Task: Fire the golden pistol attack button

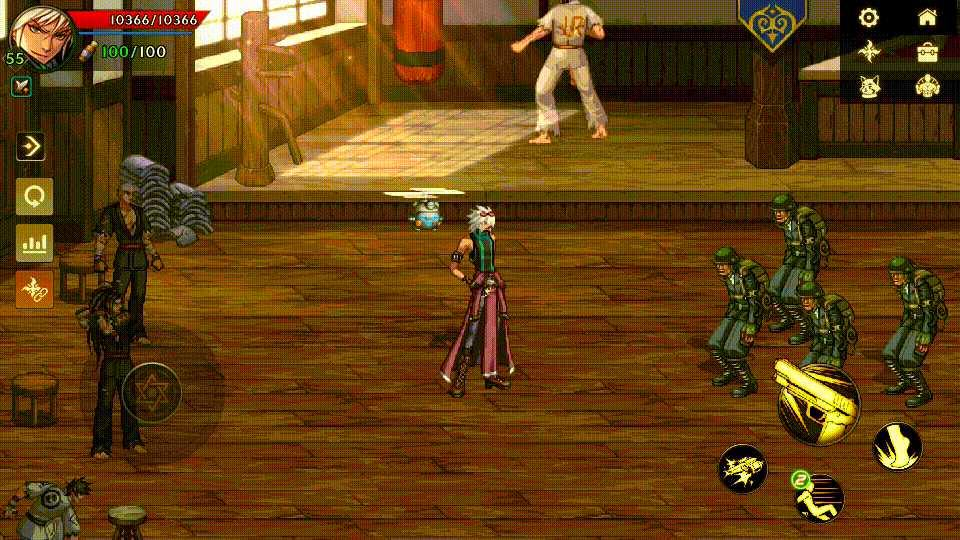Action: 817,404
